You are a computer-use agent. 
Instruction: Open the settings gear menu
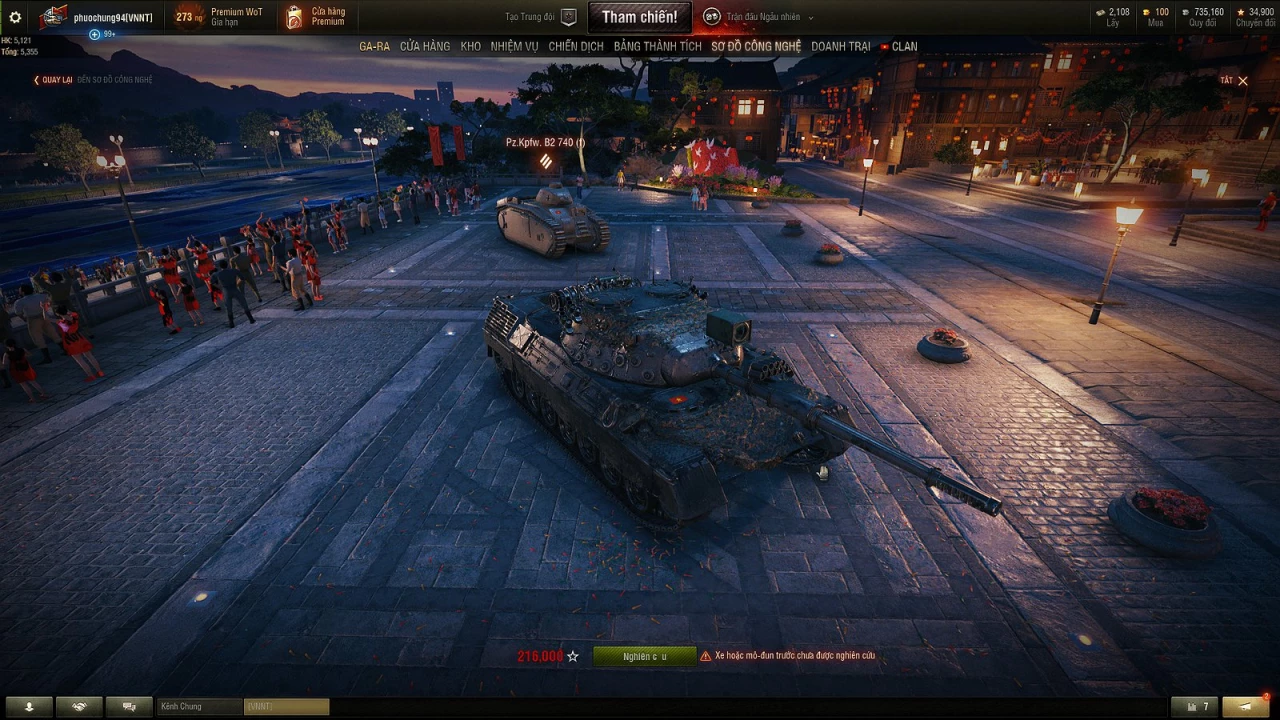pos(14,16)
